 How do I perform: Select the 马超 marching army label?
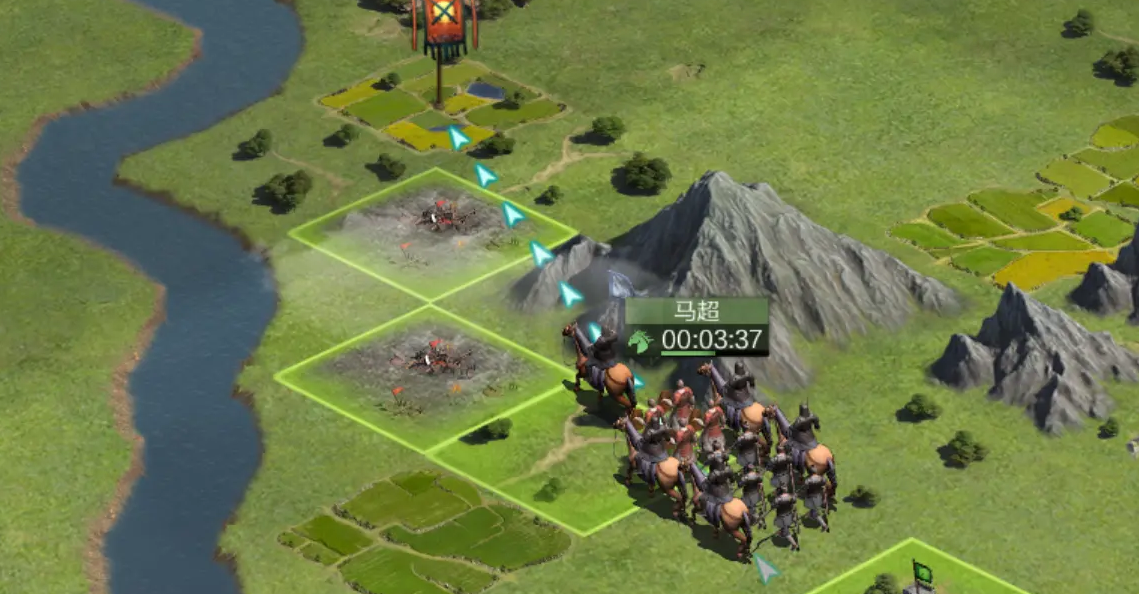coord(697,326)
